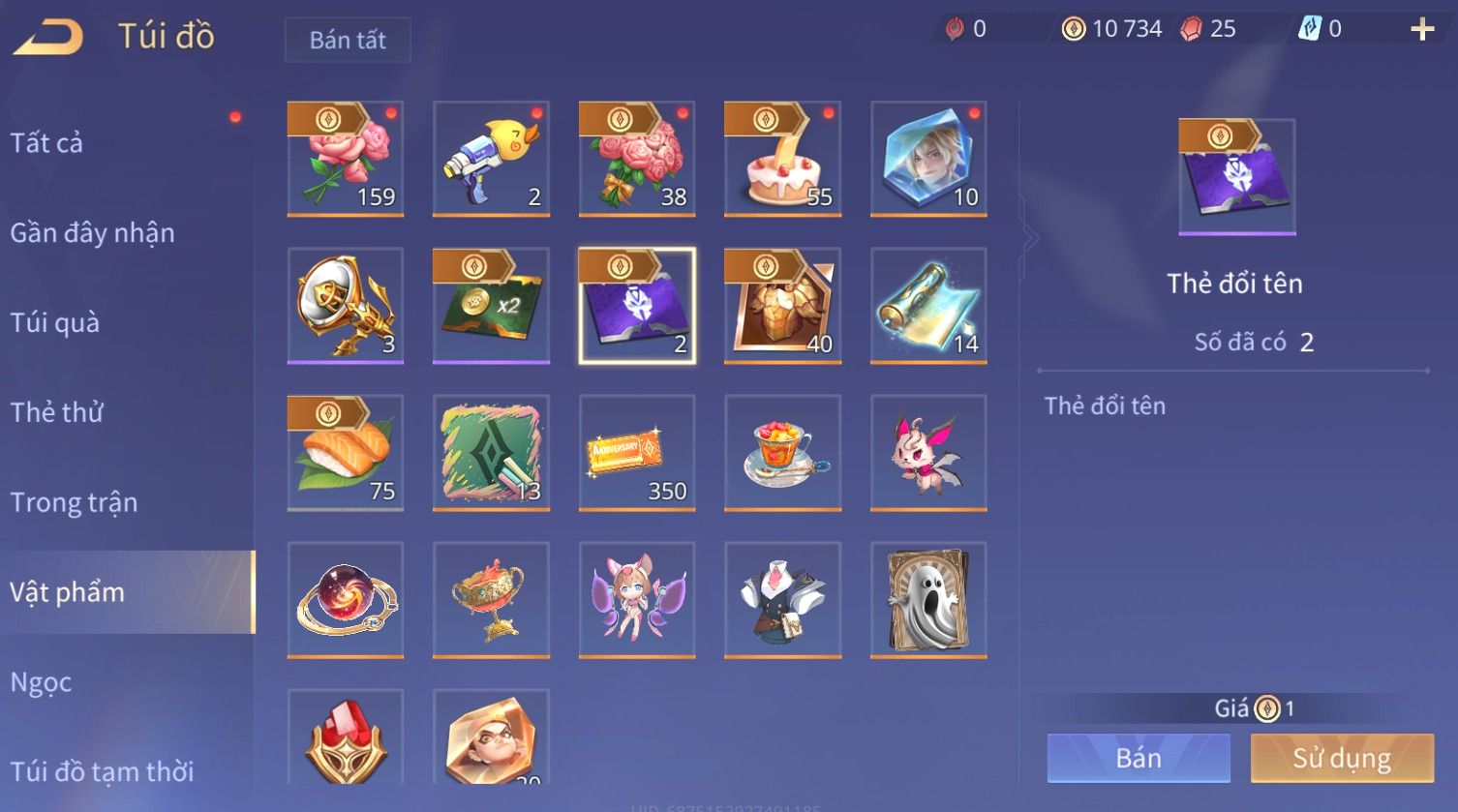This screenshot has width=1458, height=812.
Task: Select the pink roses item with 159
Action: pyautogui.click(x=346, y=159)
